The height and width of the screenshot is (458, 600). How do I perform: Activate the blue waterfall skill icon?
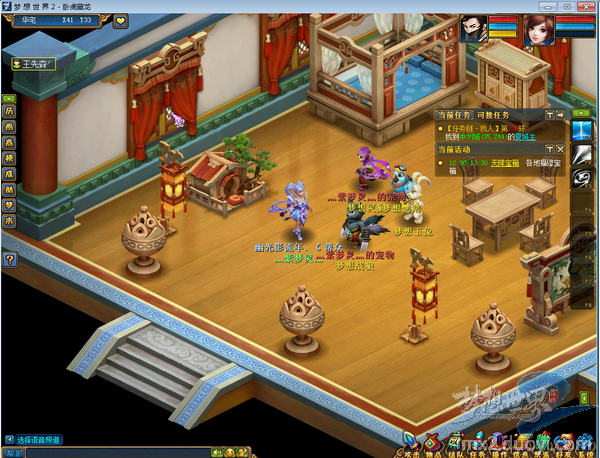click(581, 132)
